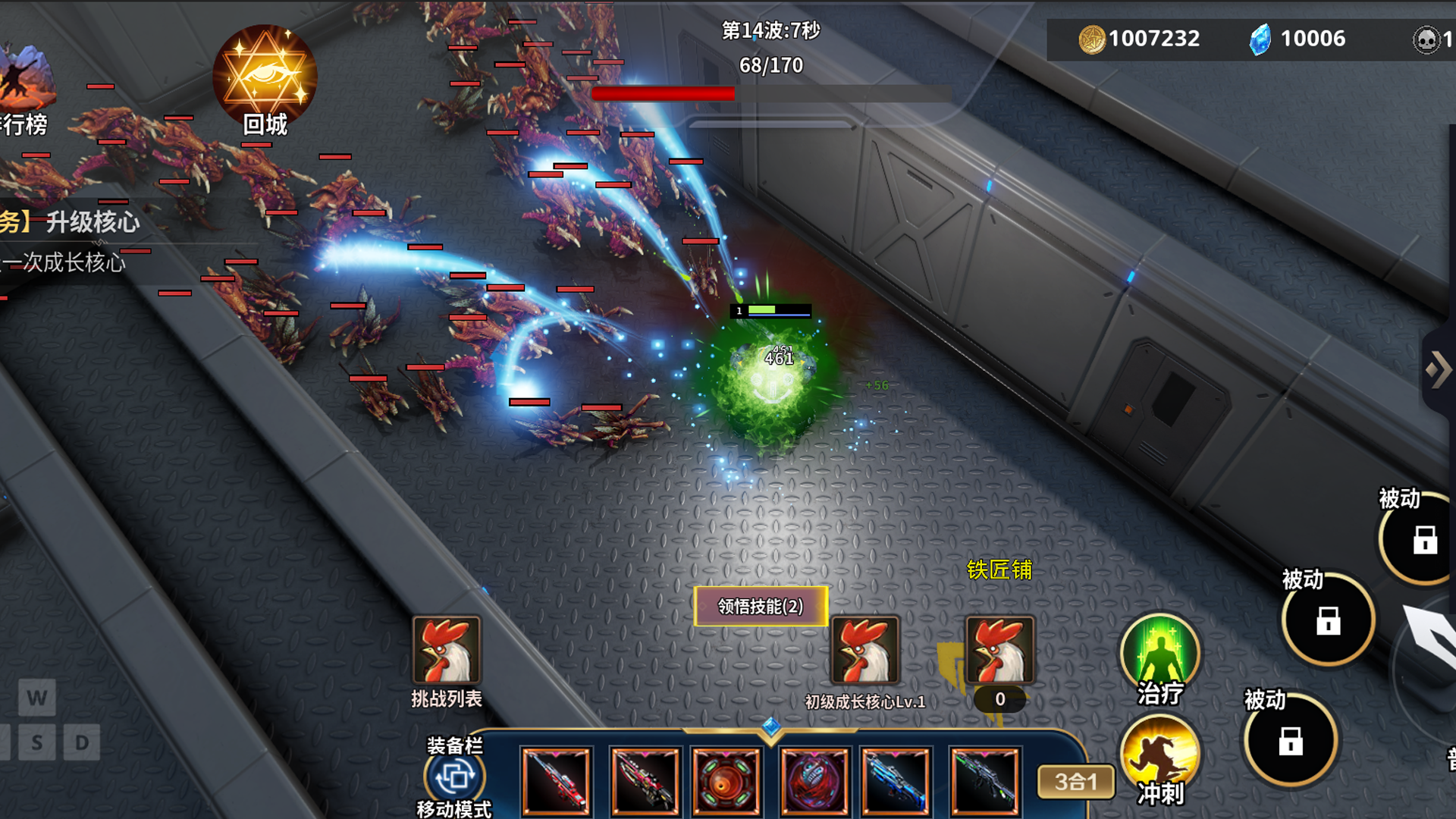The width and height of the screenshot is (1456, 819).
Task: Tap the blue crystal currency counter
Action: point(1298,39)
